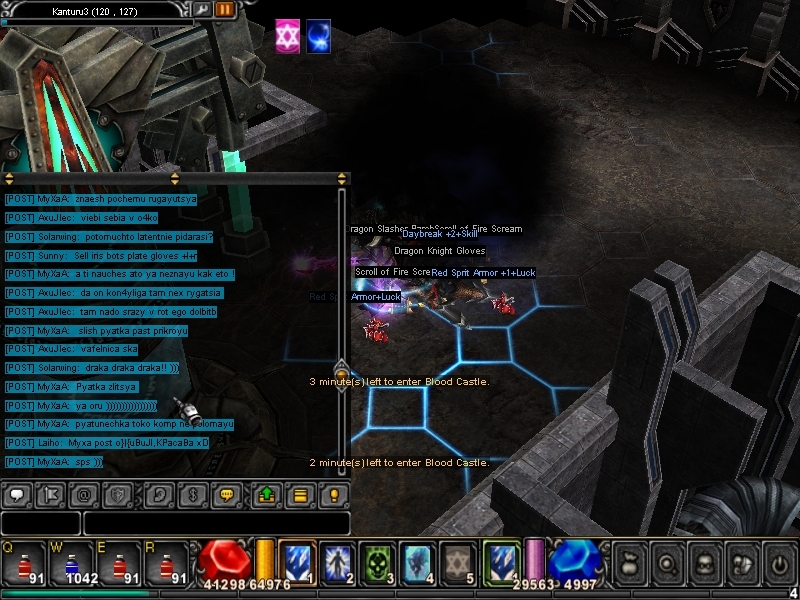Viewport: 800px width, 600px height.
Task: Select the pink hexagram buff icon
Action: coord(288,36)
